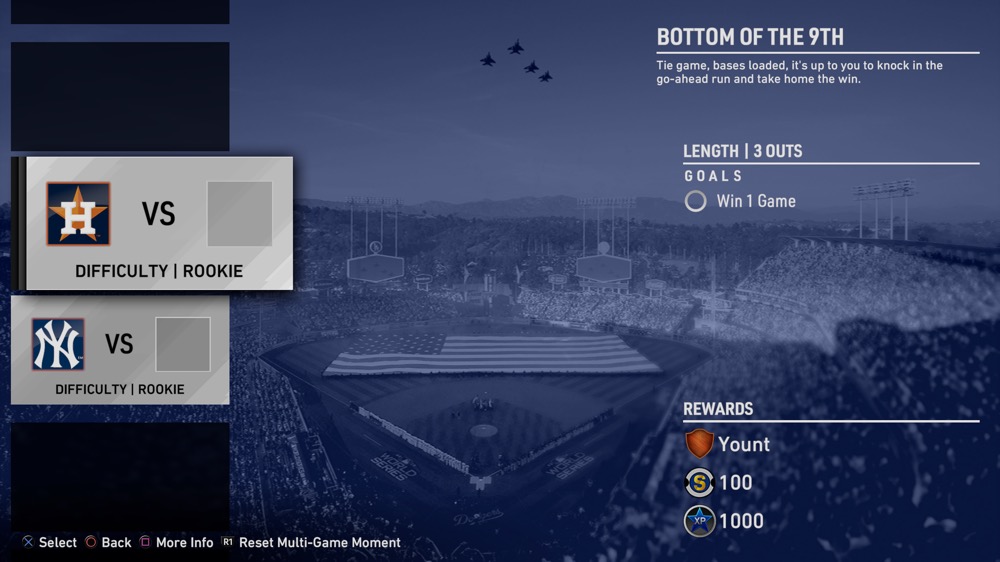Screen dimensions: 1000x562
Task: Select the Houston Astros matchup card
Action: coord(158,223)
